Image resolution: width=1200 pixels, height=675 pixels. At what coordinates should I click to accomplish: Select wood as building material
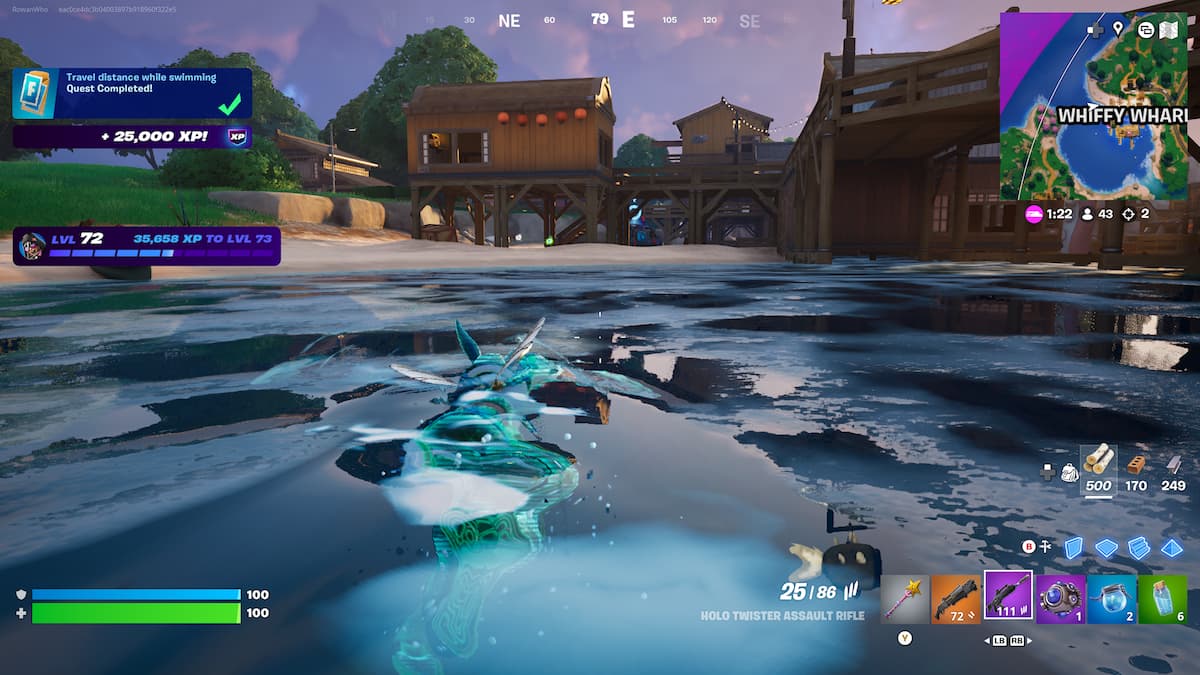coord(1098,461)
